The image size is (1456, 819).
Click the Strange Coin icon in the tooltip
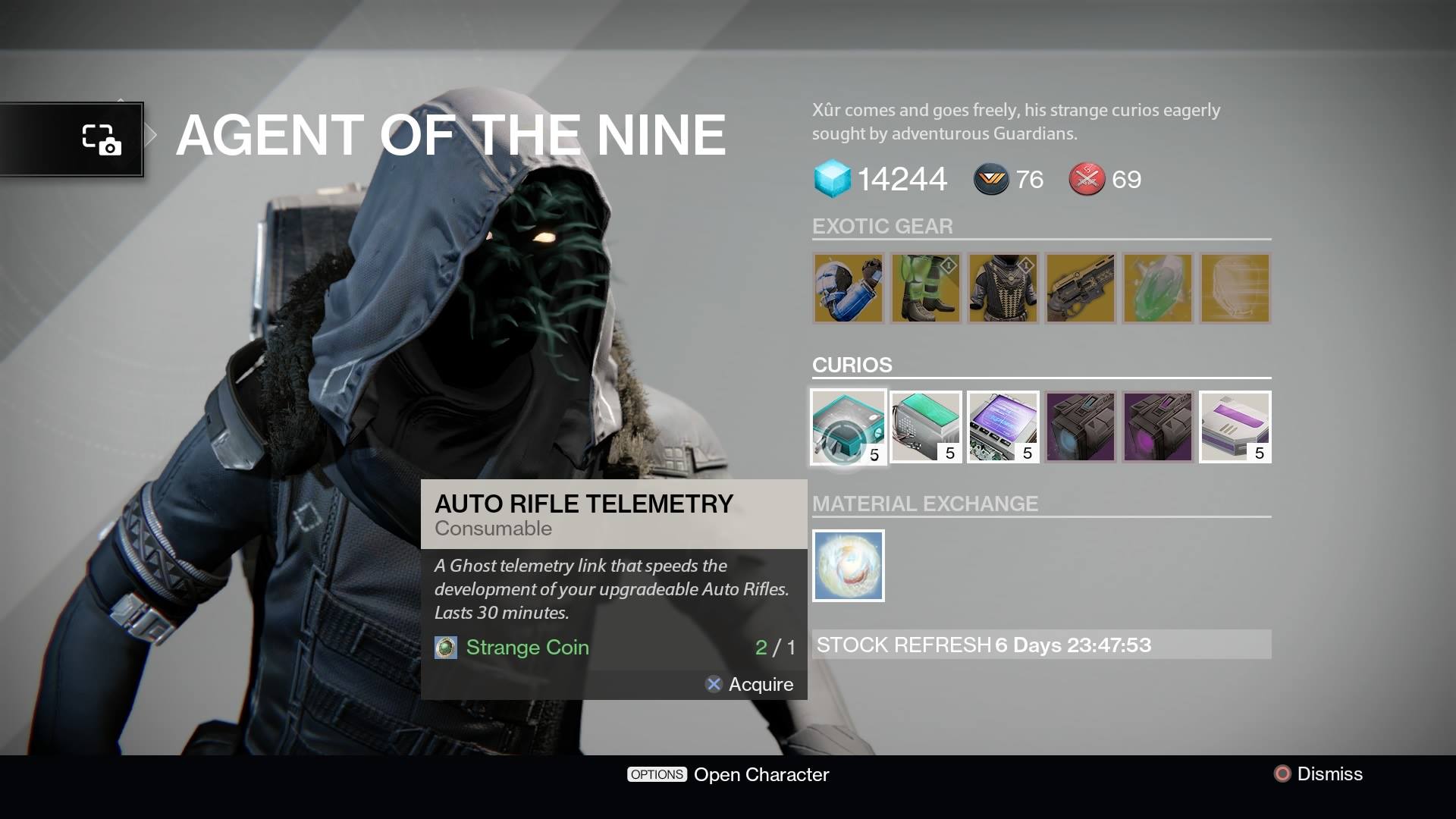(447, 648)
